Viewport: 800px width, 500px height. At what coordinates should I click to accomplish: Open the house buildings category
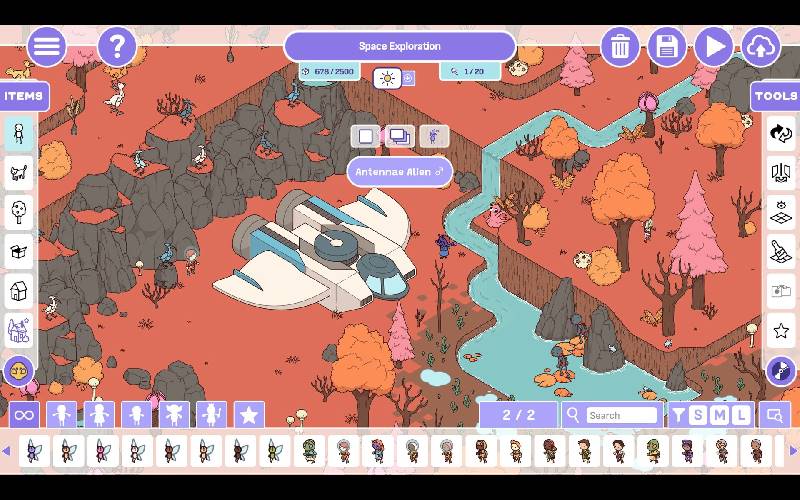point(19,291)
